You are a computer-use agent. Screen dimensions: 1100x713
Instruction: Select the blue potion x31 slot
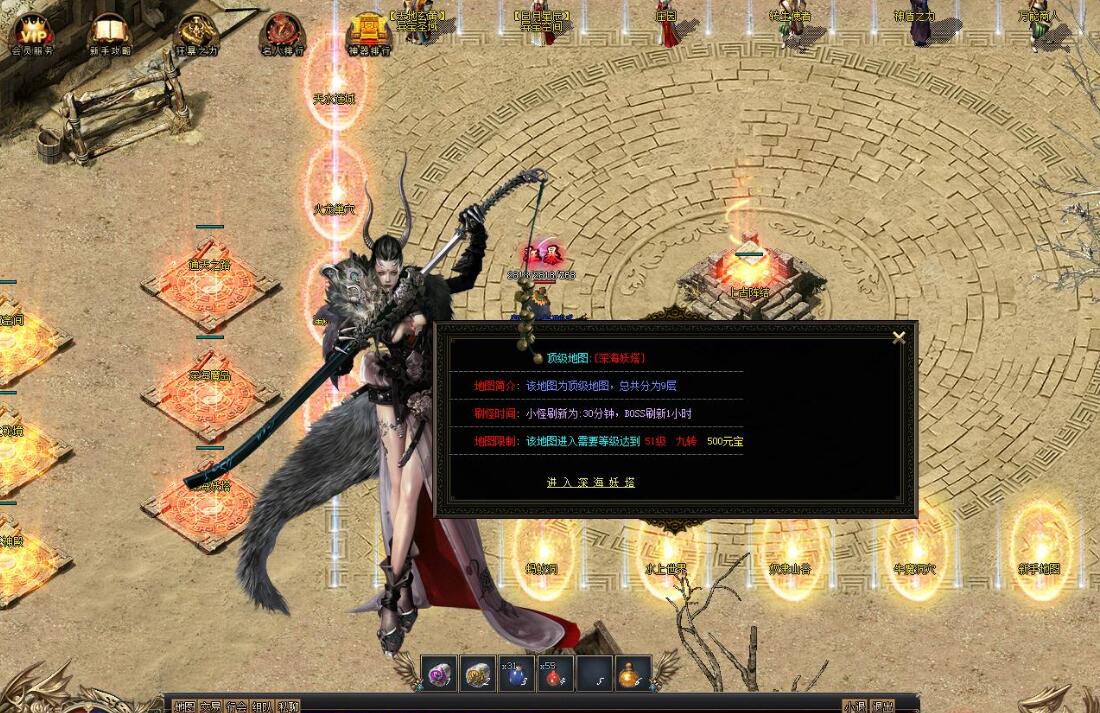517,673
